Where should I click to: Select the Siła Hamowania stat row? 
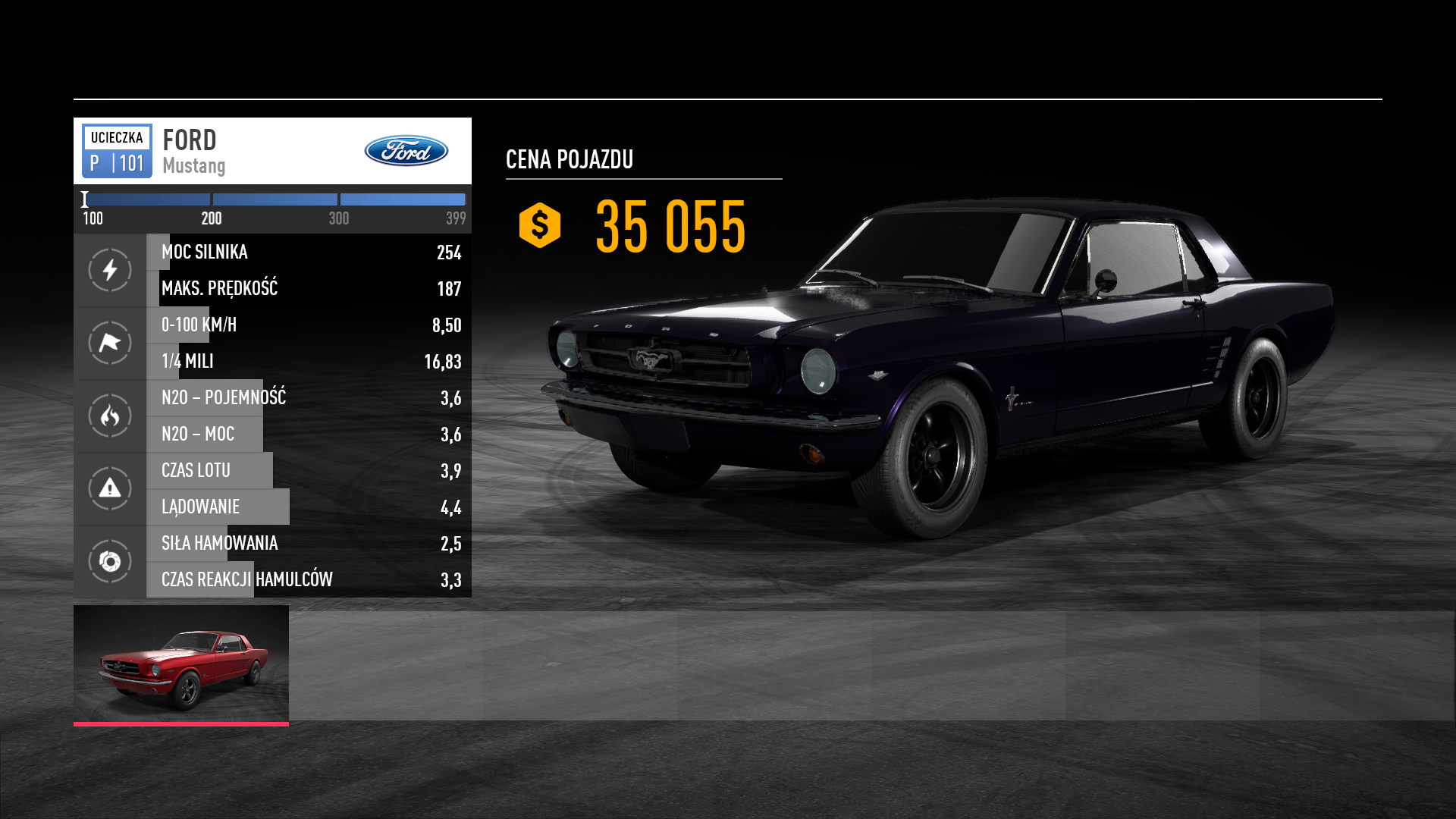309,543
